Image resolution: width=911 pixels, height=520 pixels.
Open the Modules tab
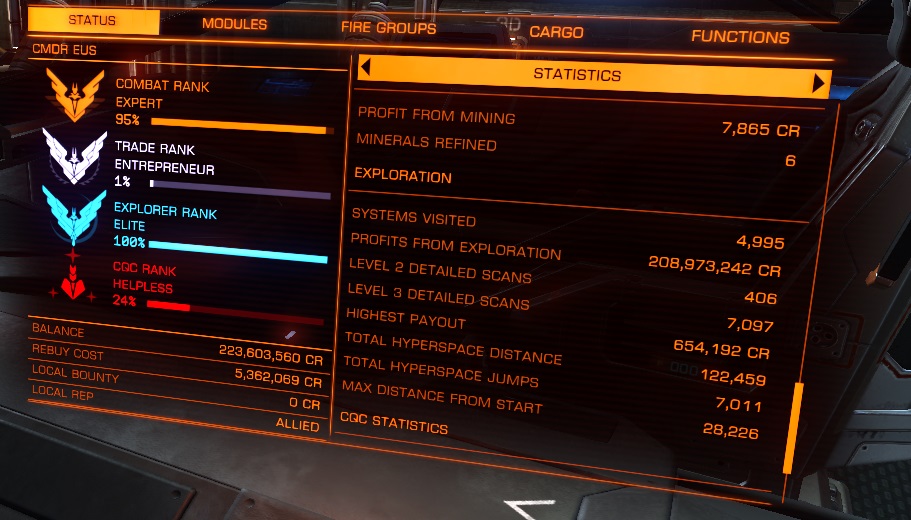[x=234, y=24]
